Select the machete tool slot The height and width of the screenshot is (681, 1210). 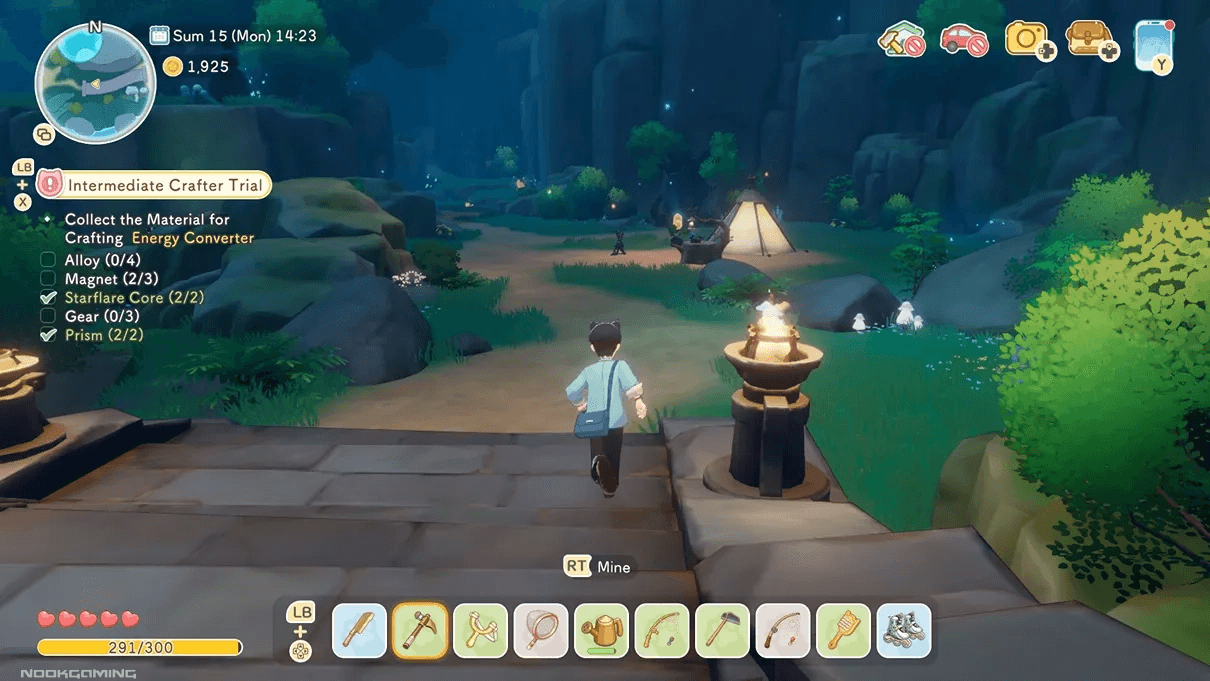[x=359, y=631]
